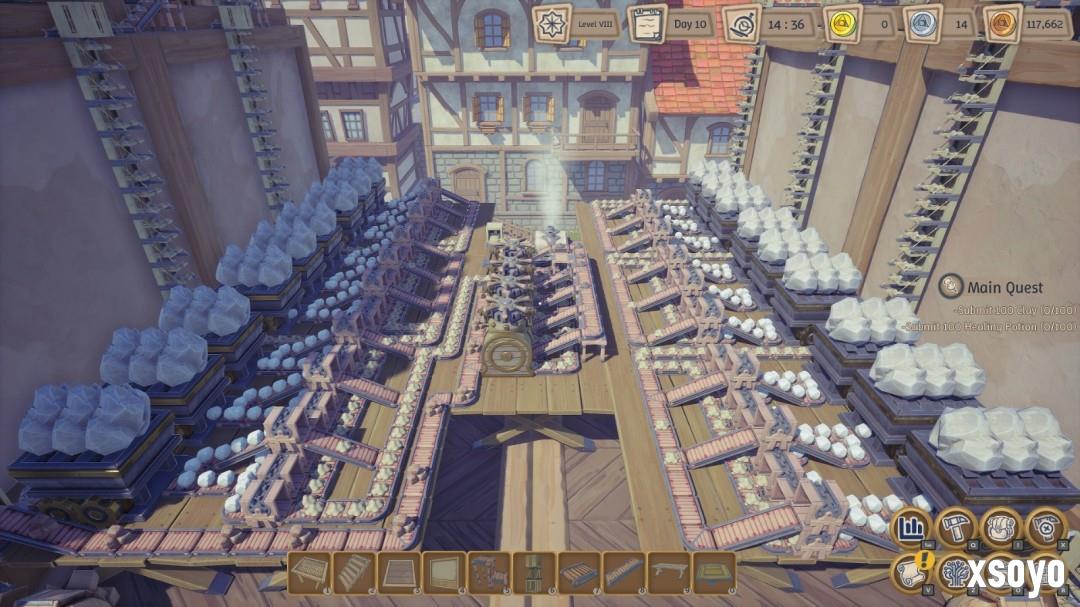The width and height of the screenshot is (1080, 607).
Task: Select the wooden floor frame slot
Action: point(399,573)
